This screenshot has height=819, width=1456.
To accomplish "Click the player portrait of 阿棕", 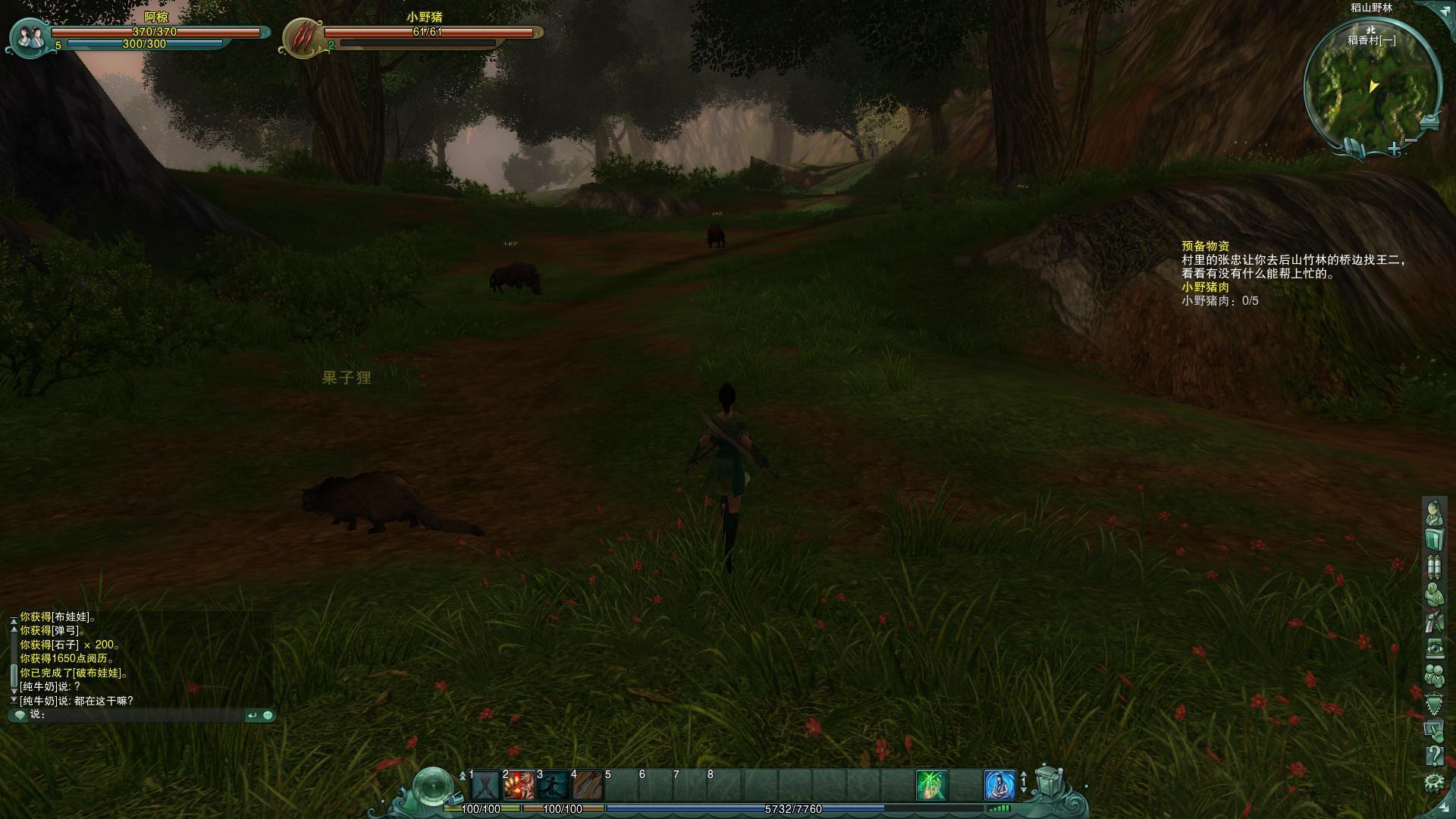I will tap(30, 36).
